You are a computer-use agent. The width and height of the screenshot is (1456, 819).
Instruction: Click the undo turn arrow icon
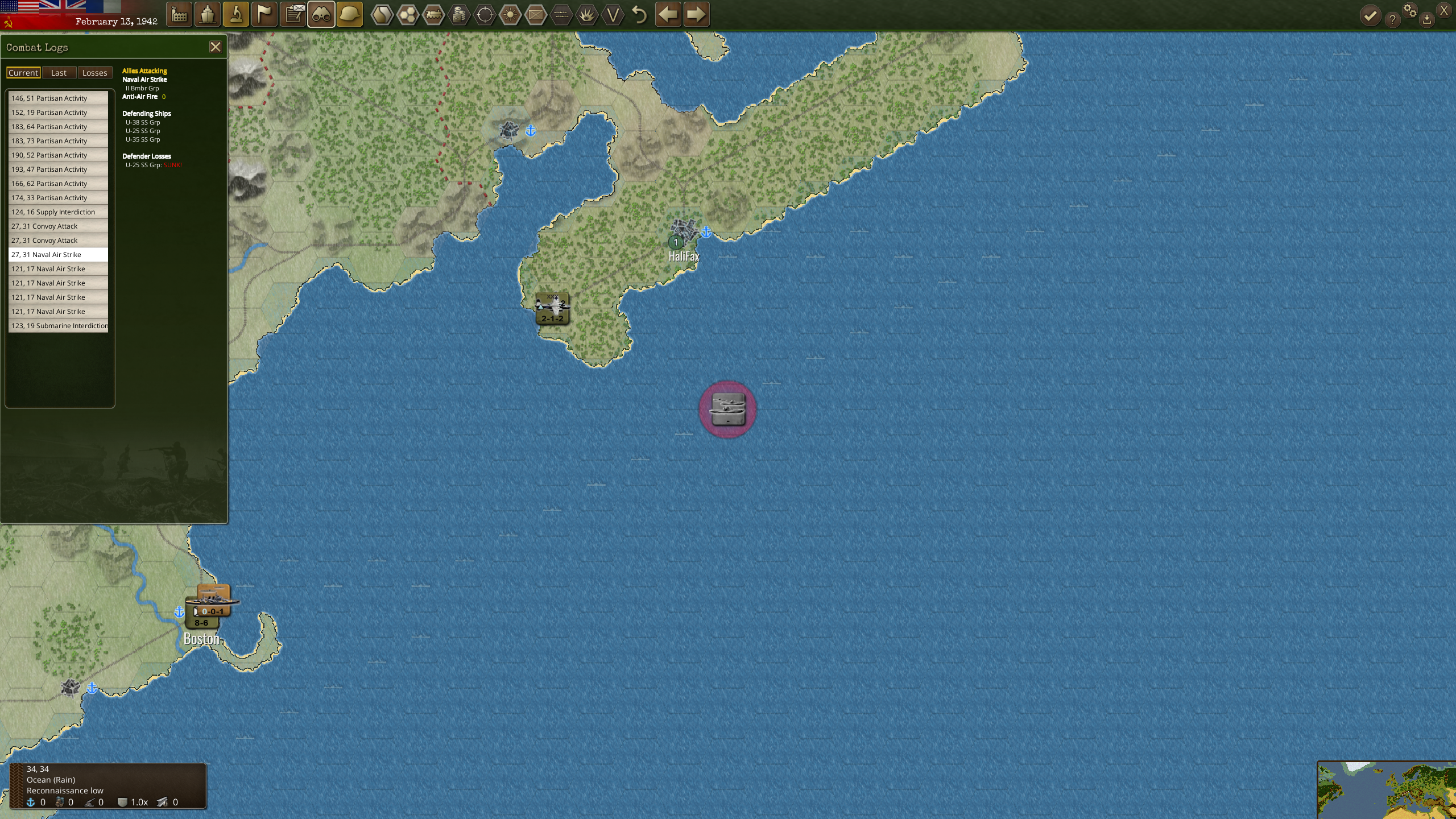(x=638, y=14)
